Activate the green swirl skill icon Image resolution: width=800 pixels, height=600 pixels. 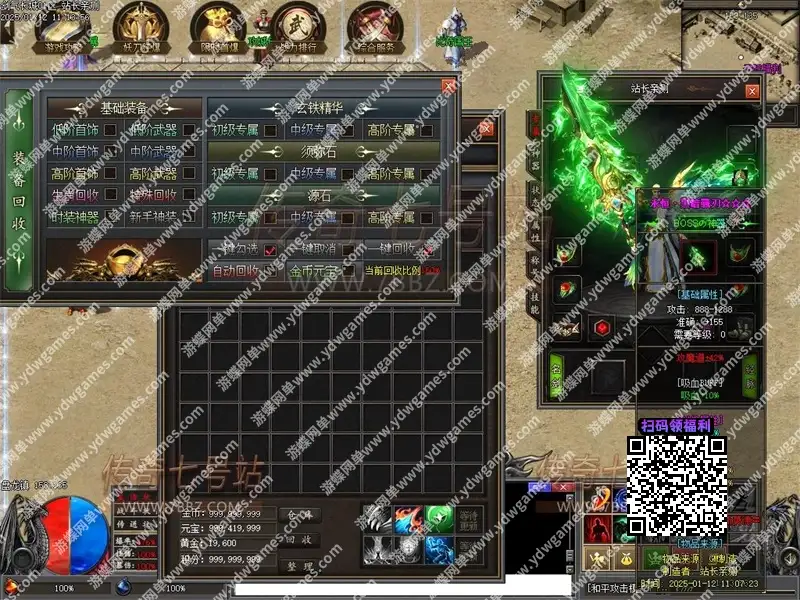click(x=440, y=520)
